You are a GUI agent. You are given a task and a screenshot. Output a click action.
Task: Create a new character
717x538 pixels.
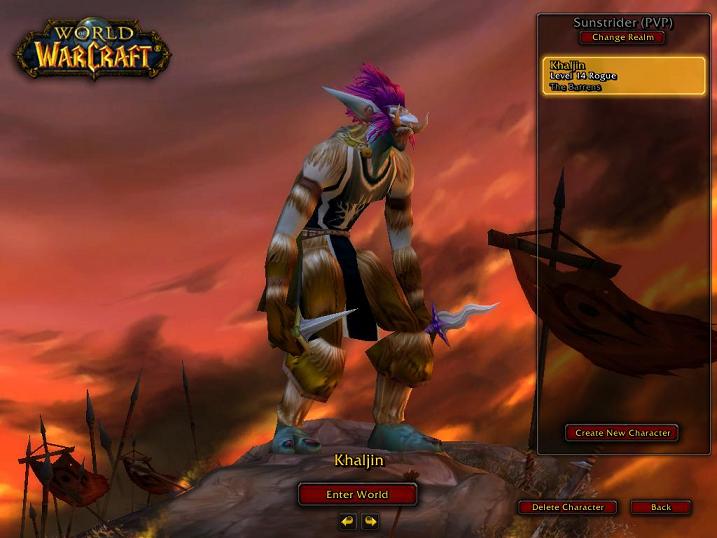622,433
